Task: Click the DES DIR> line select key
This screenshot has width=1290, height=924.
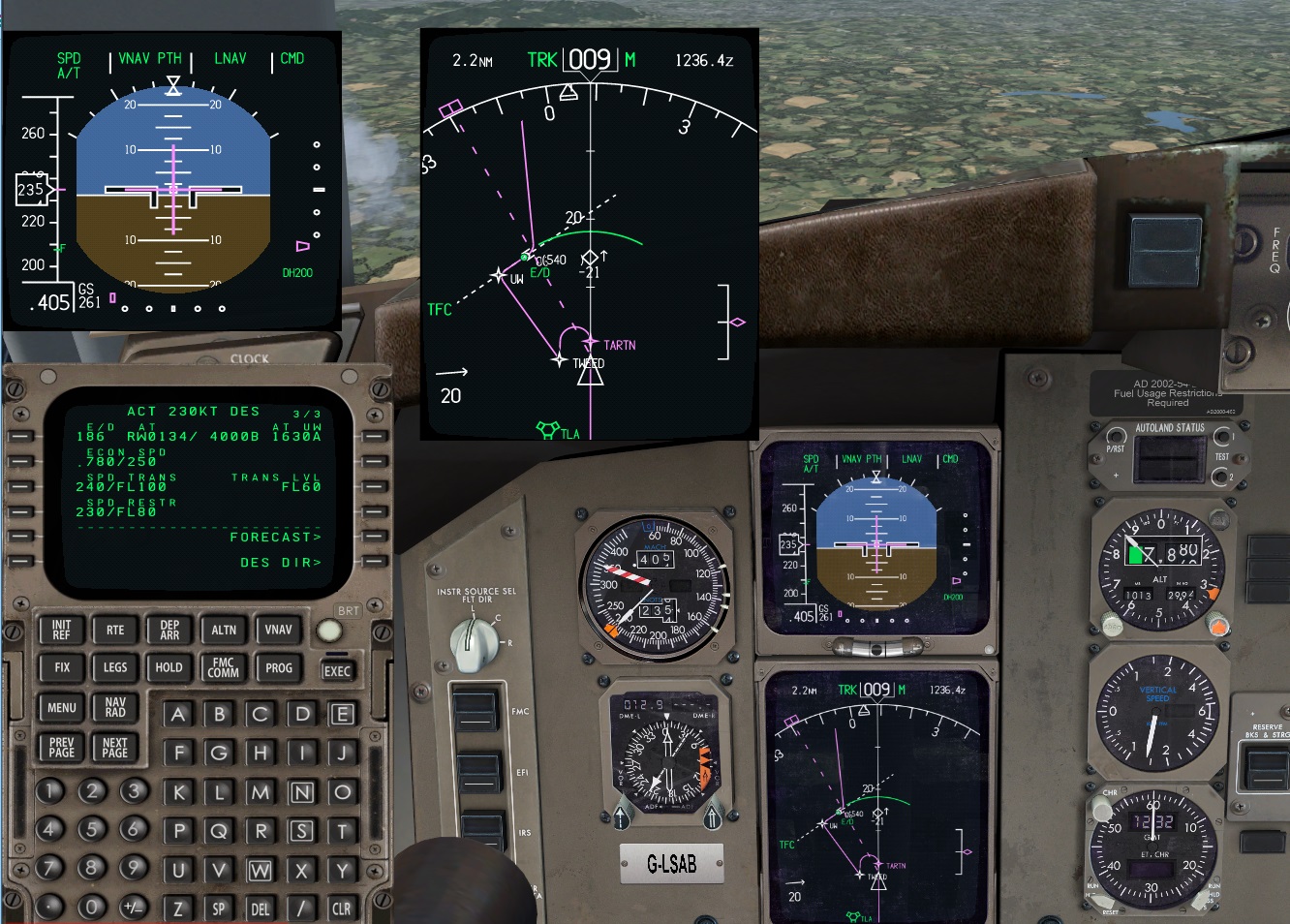Action: (x=375, y=563)
